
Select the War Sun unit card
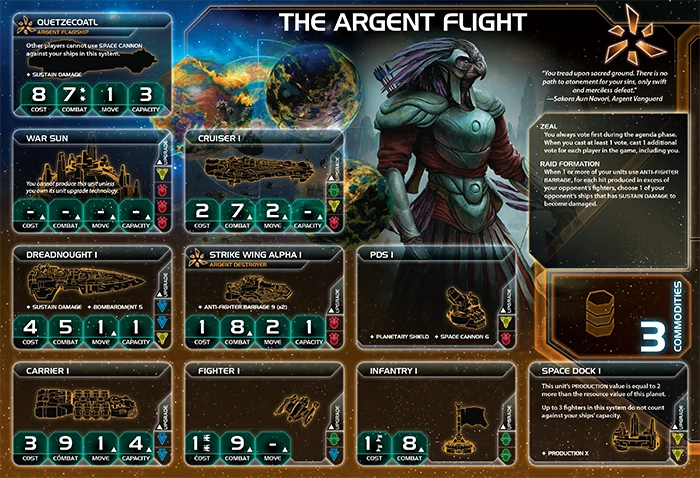tap(90, 182)
